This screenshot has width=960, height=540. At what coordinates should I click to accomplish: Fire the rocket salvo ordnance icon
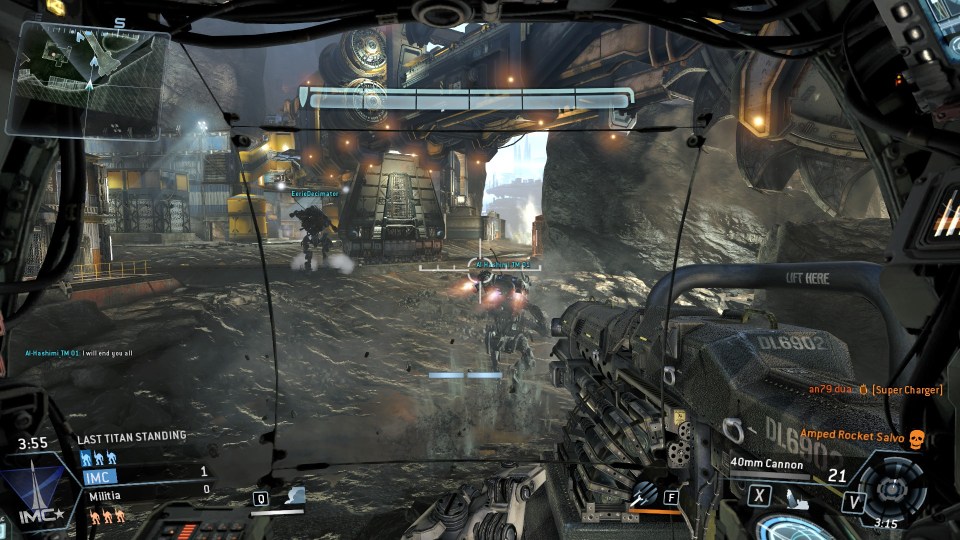[644, 493]
